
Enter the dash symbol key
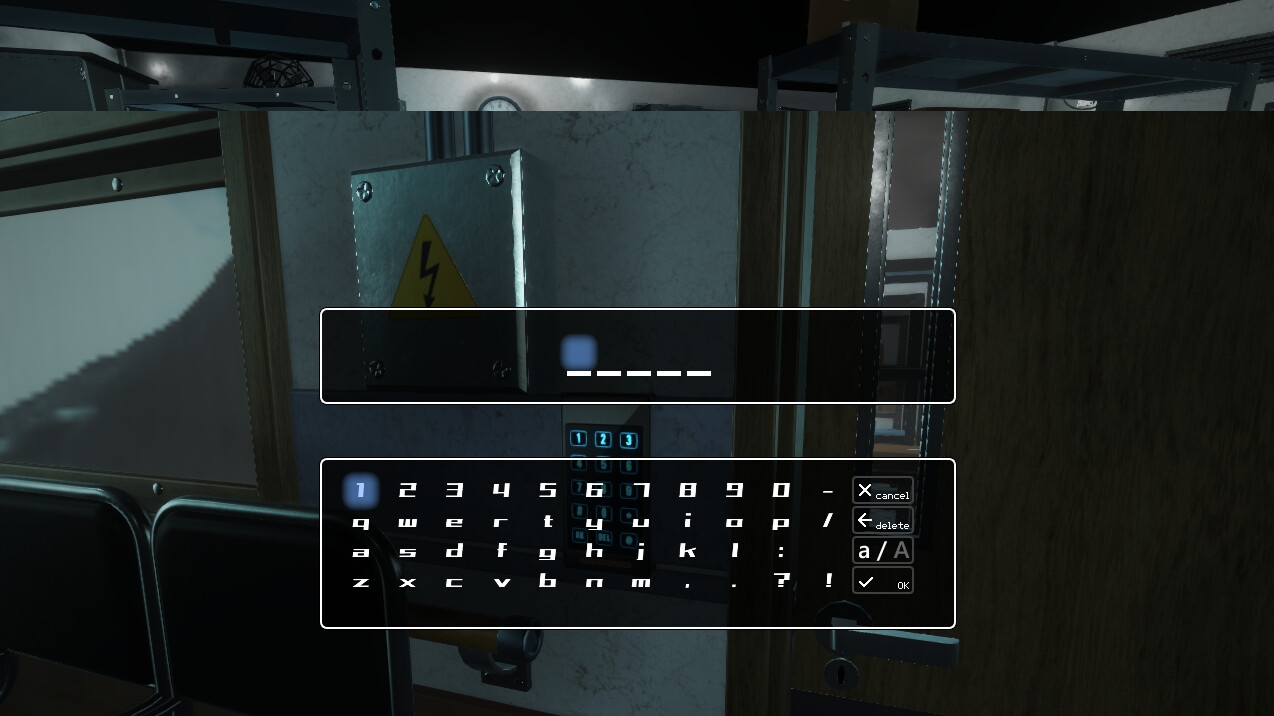[x=828, y=491]
